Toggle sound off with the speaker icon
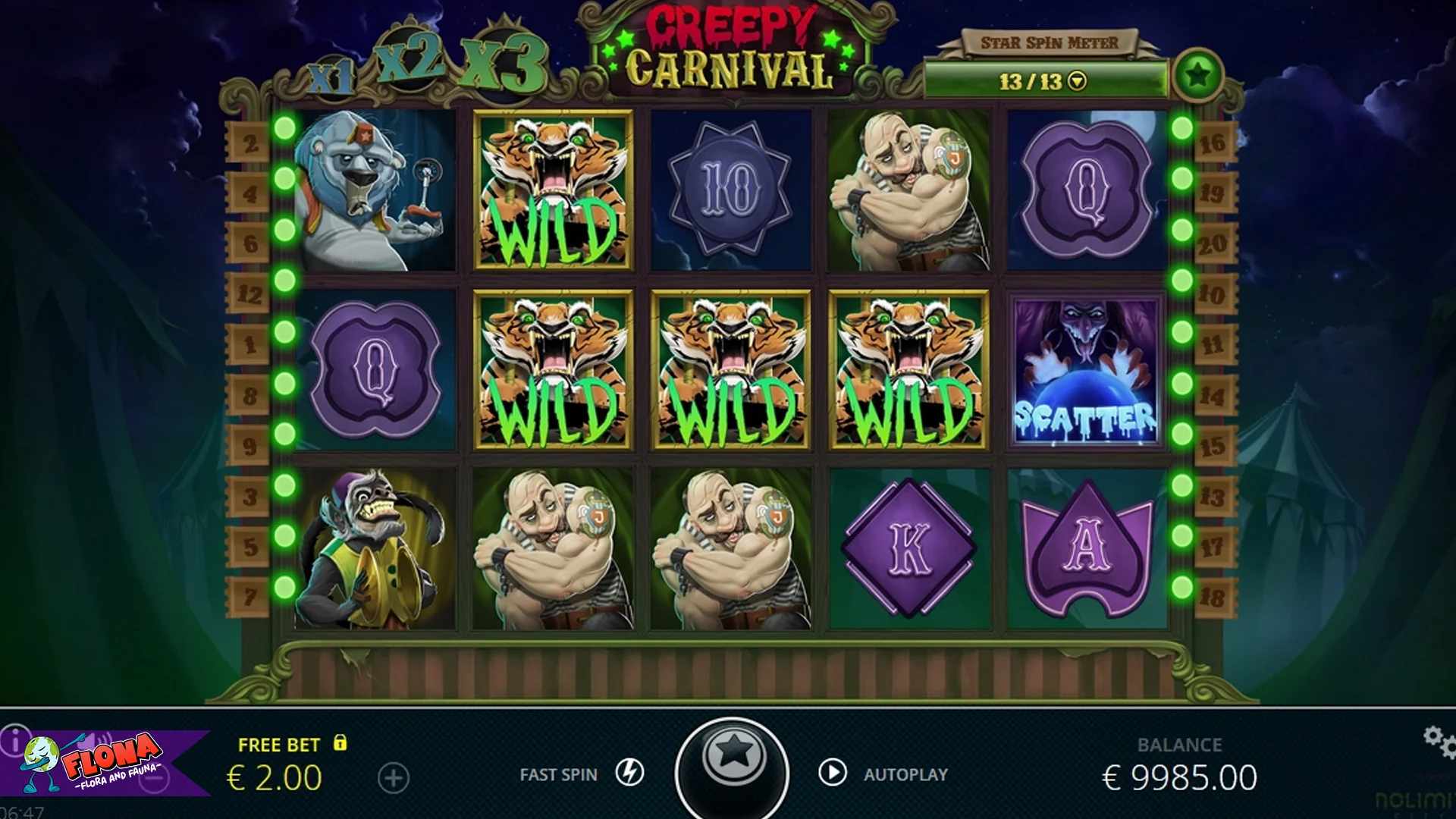This screenshot has width=1456, height=819. coord(96,741)
